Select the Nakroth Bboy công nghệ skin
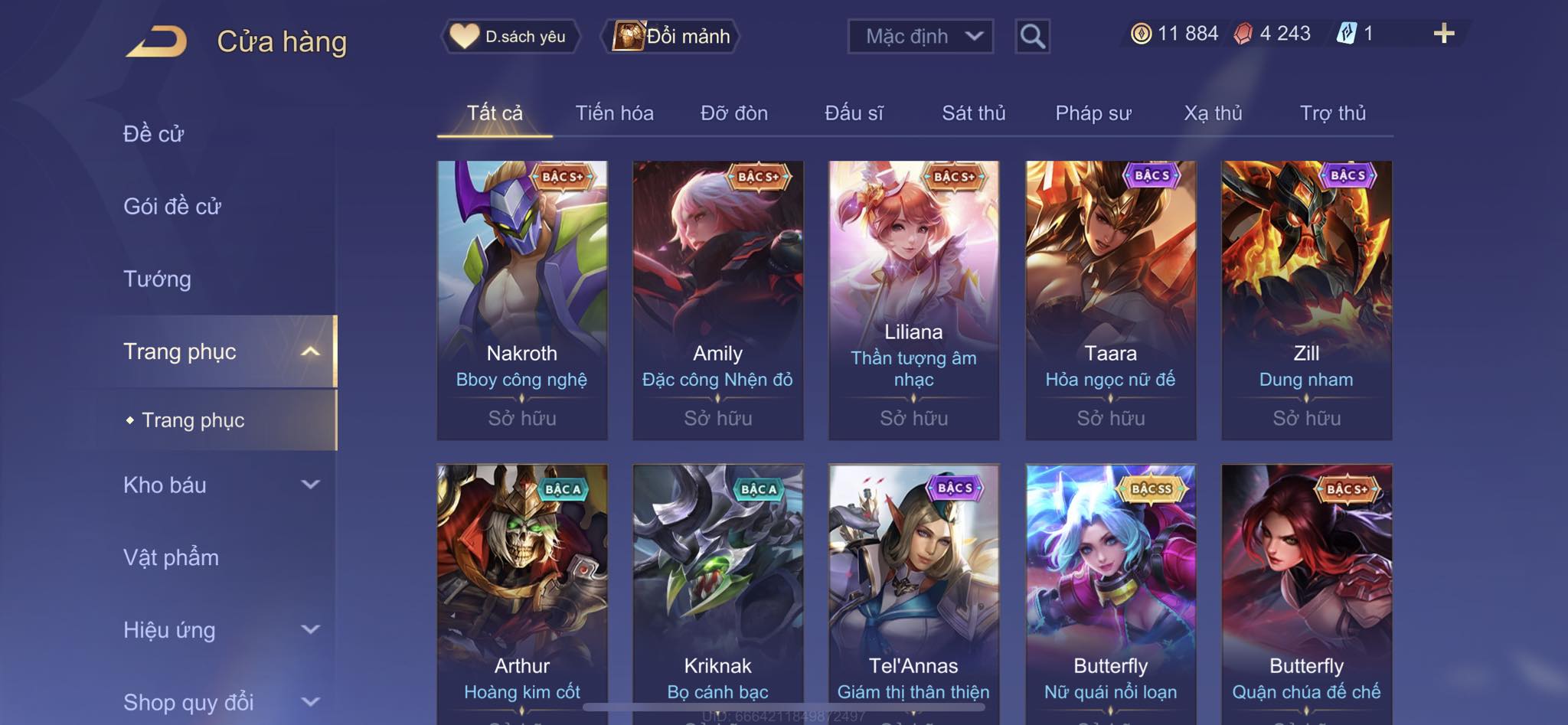This screenshot has width=1568, height=725. click(x=522, y=299)
